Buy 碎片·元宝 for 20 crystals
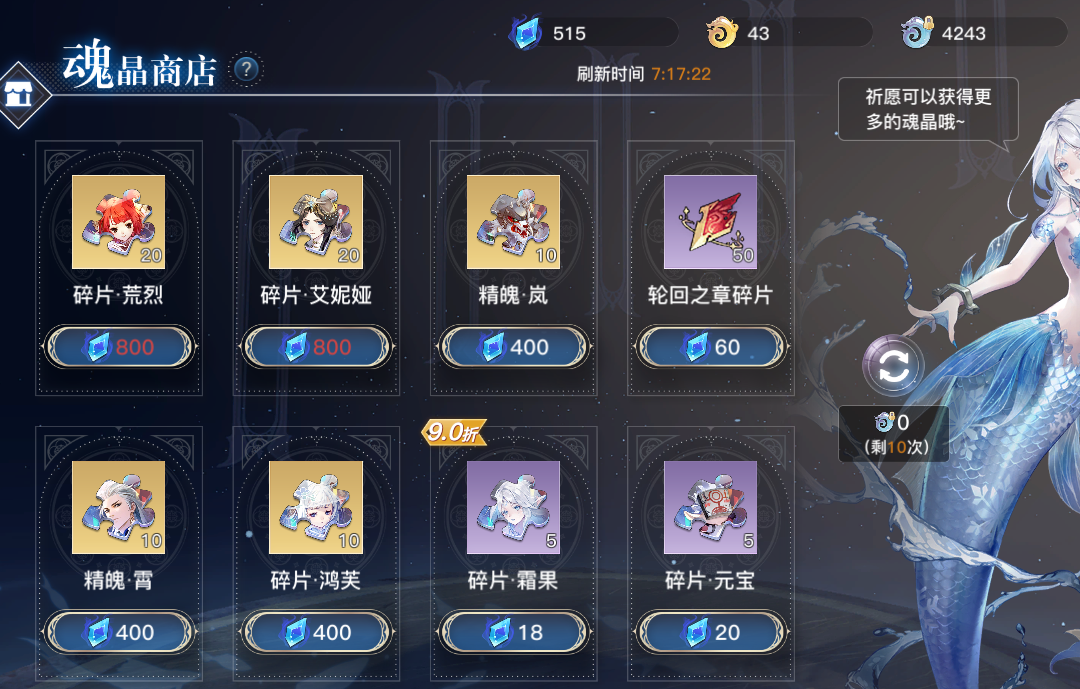 coord(710,632)
